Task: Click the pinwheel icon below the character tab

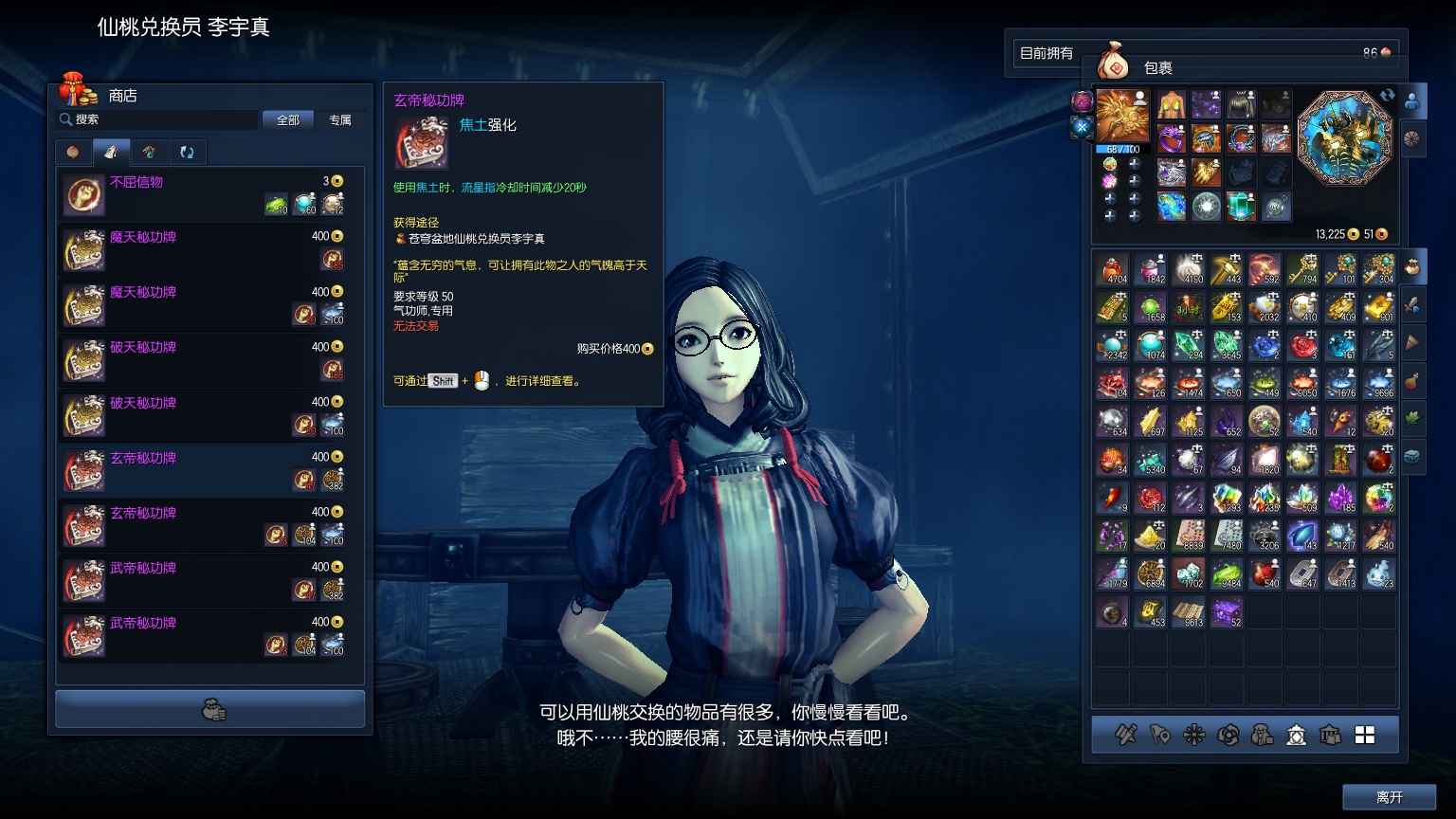Action: (x=1412, y=138)
